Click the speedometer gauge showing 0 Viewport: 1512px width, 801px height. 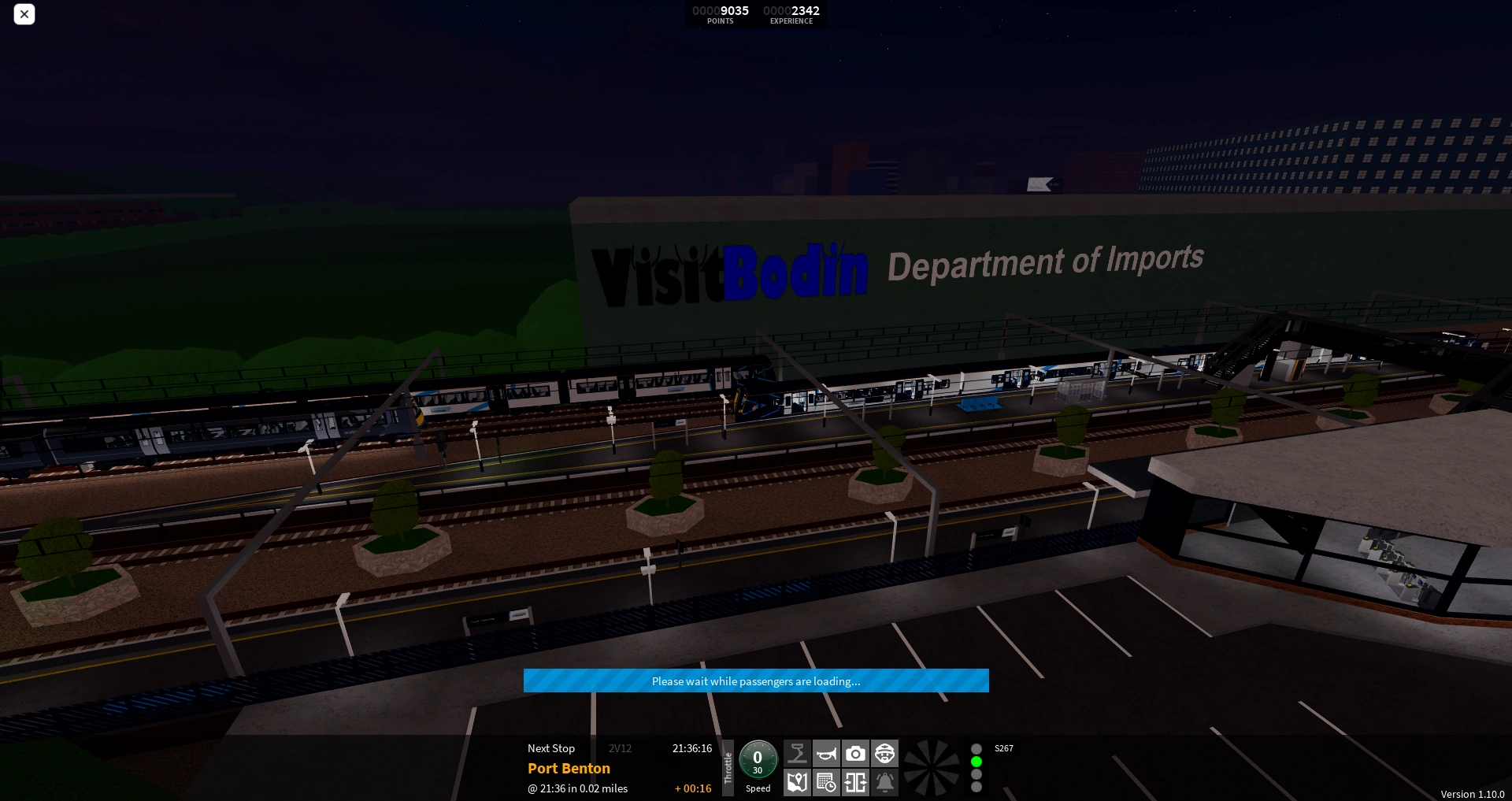[758, 761]
